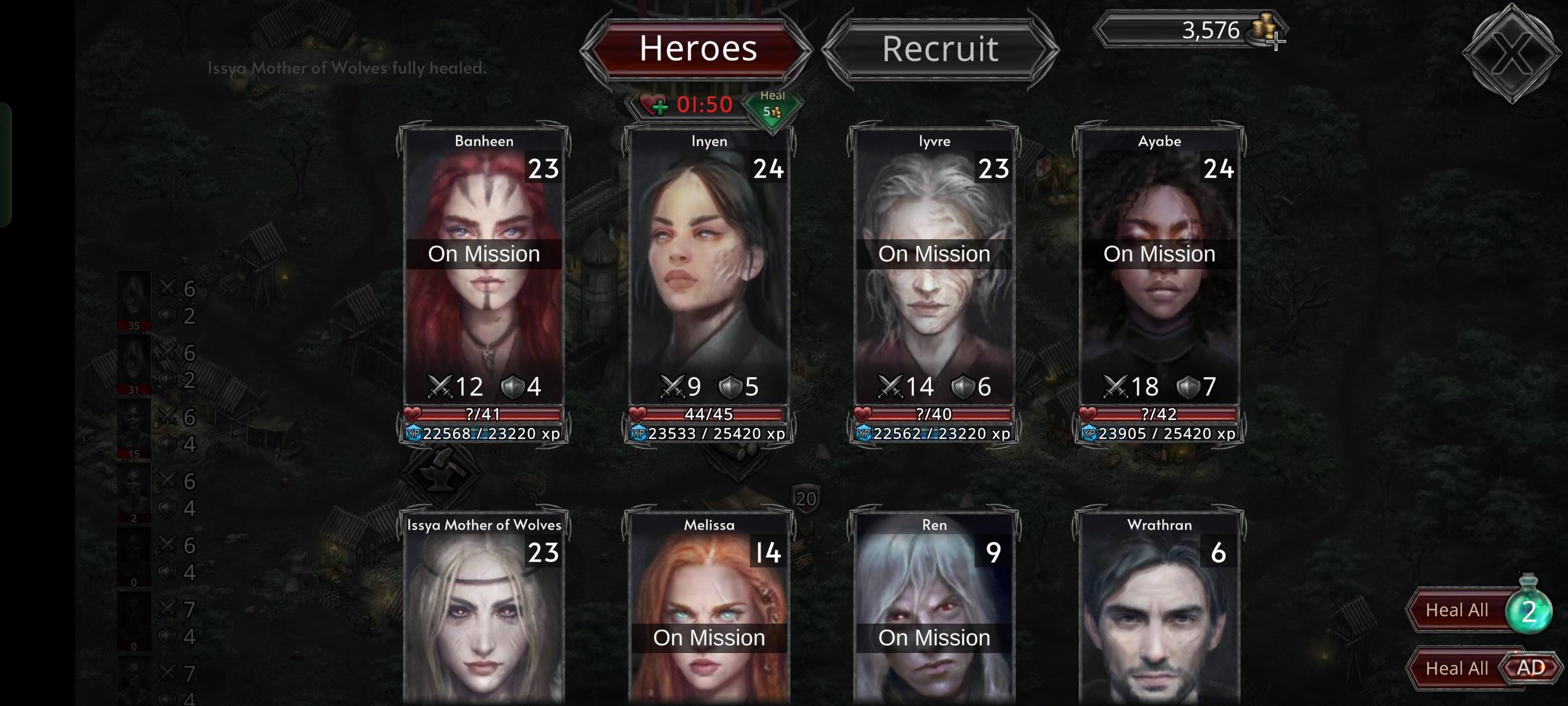1568x706 pixels.
Task: Pick the Melissa hero card
Action: (709, 614)
